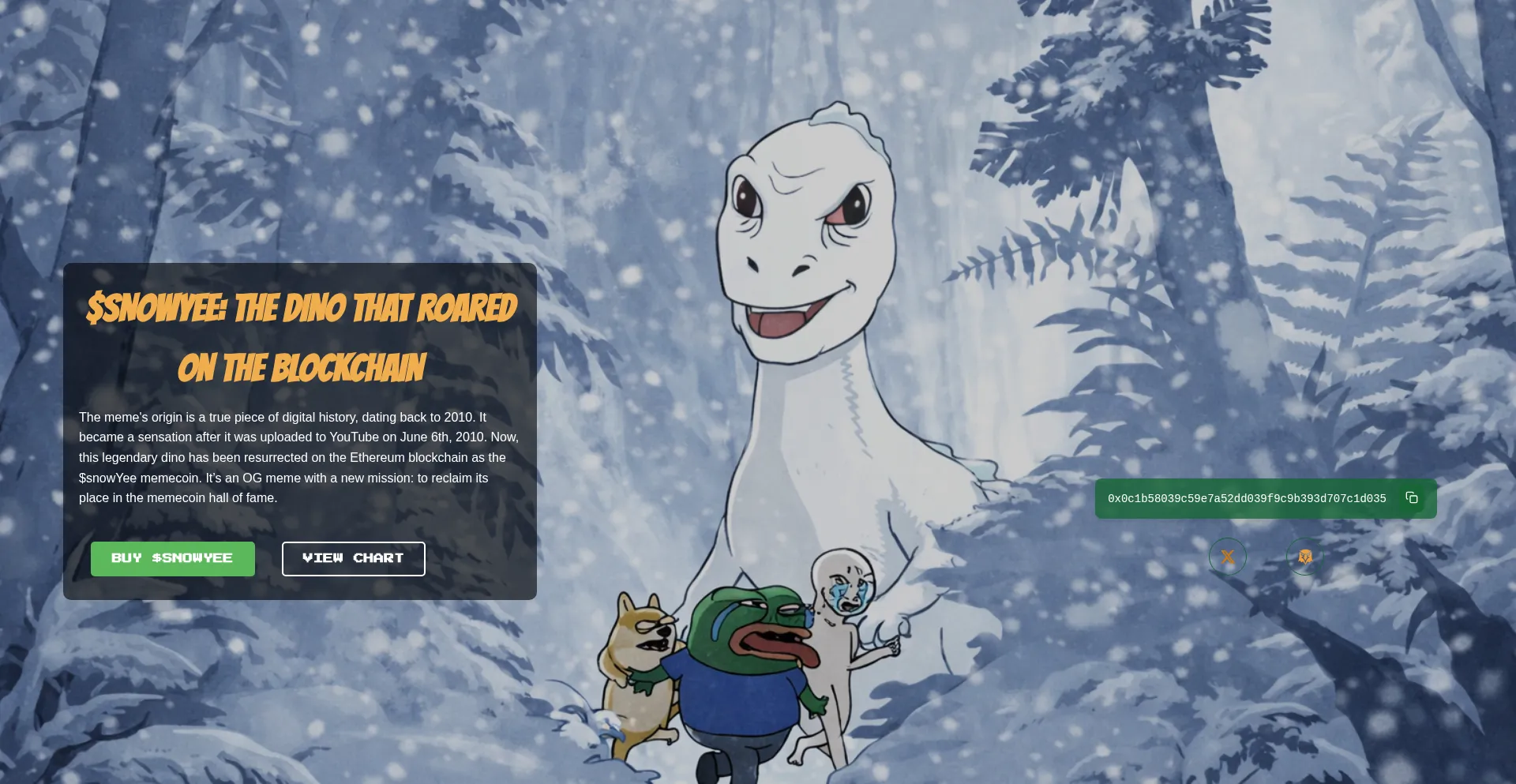
Task: Open the orange X social link
Action: [1228, 557]
